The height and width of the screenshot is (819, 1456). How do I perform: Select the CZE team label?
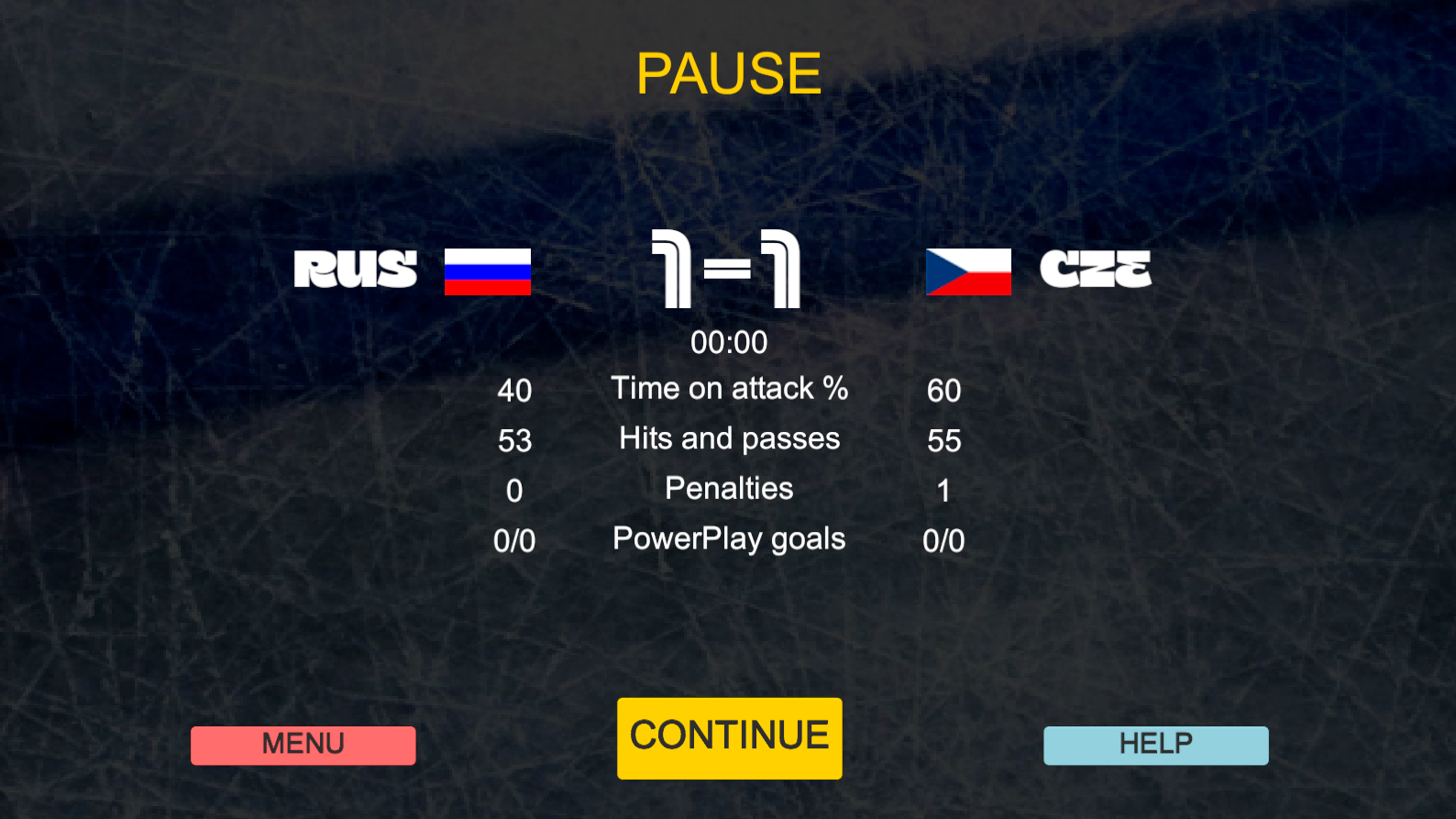pyautogui.click(x=1098, y=268)
